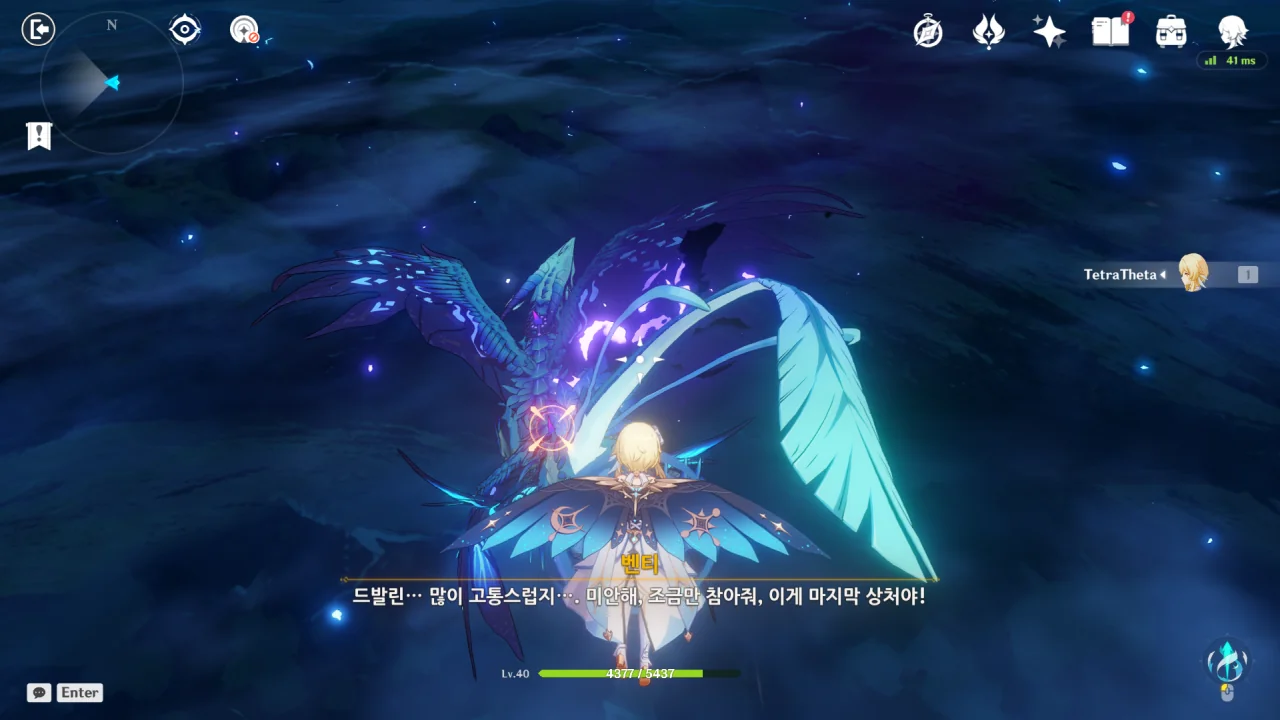Select TetraTheta's party character portrait
1280x720 pixels.
tap(1193, 273)
